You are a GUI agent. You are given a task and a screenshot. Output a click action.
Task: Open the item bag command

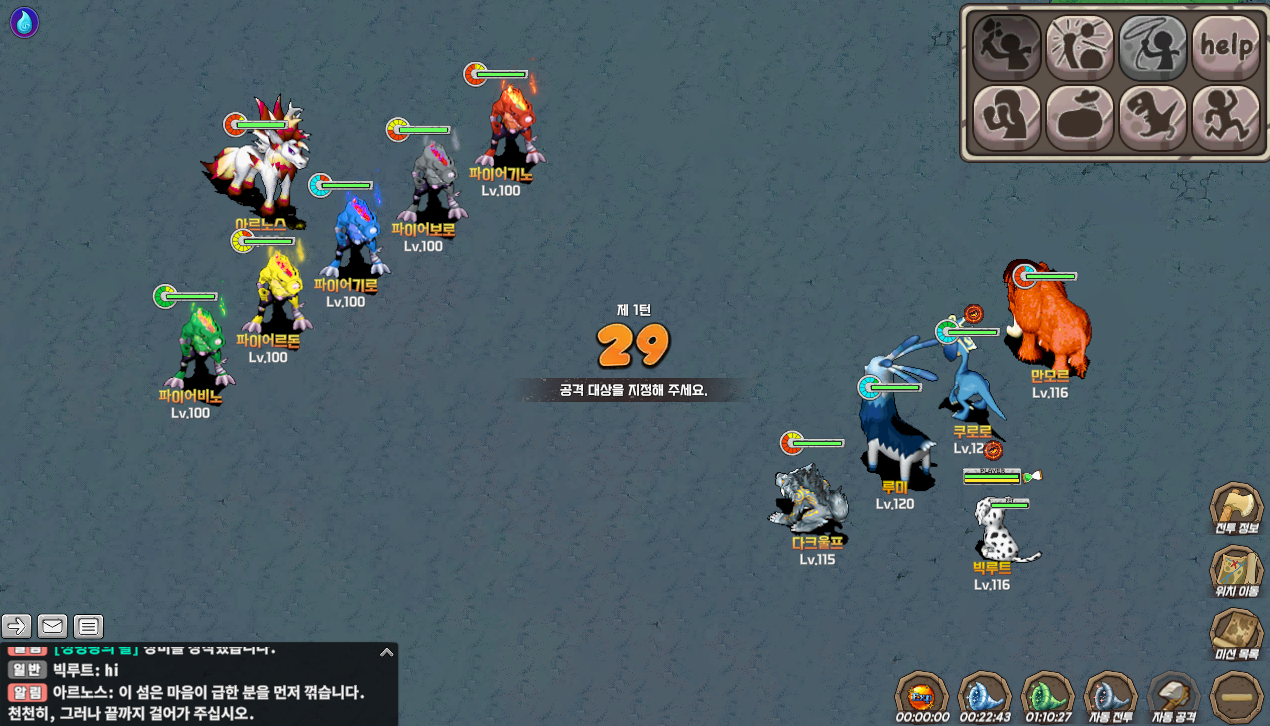click(1079, 117)
